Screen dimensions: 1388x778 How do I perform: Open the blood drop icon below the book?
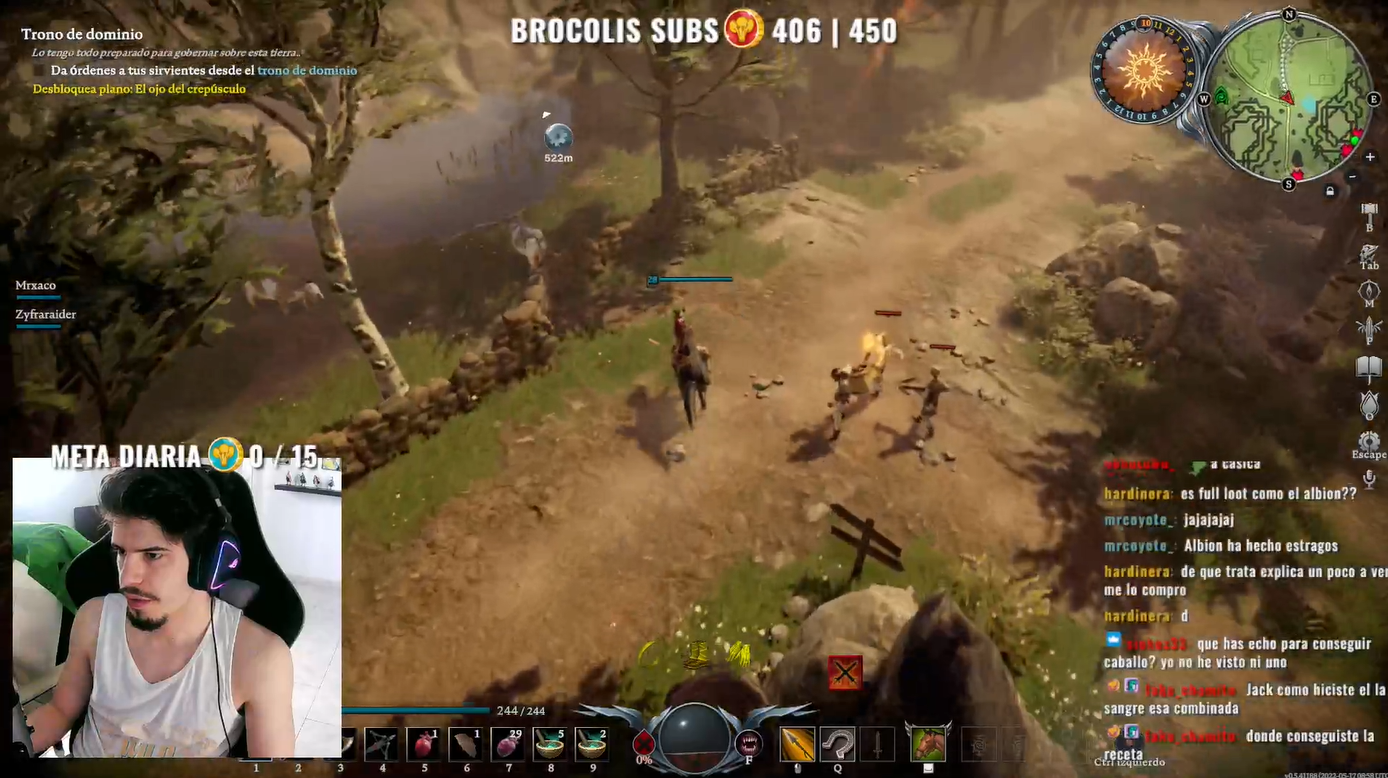1369,405
